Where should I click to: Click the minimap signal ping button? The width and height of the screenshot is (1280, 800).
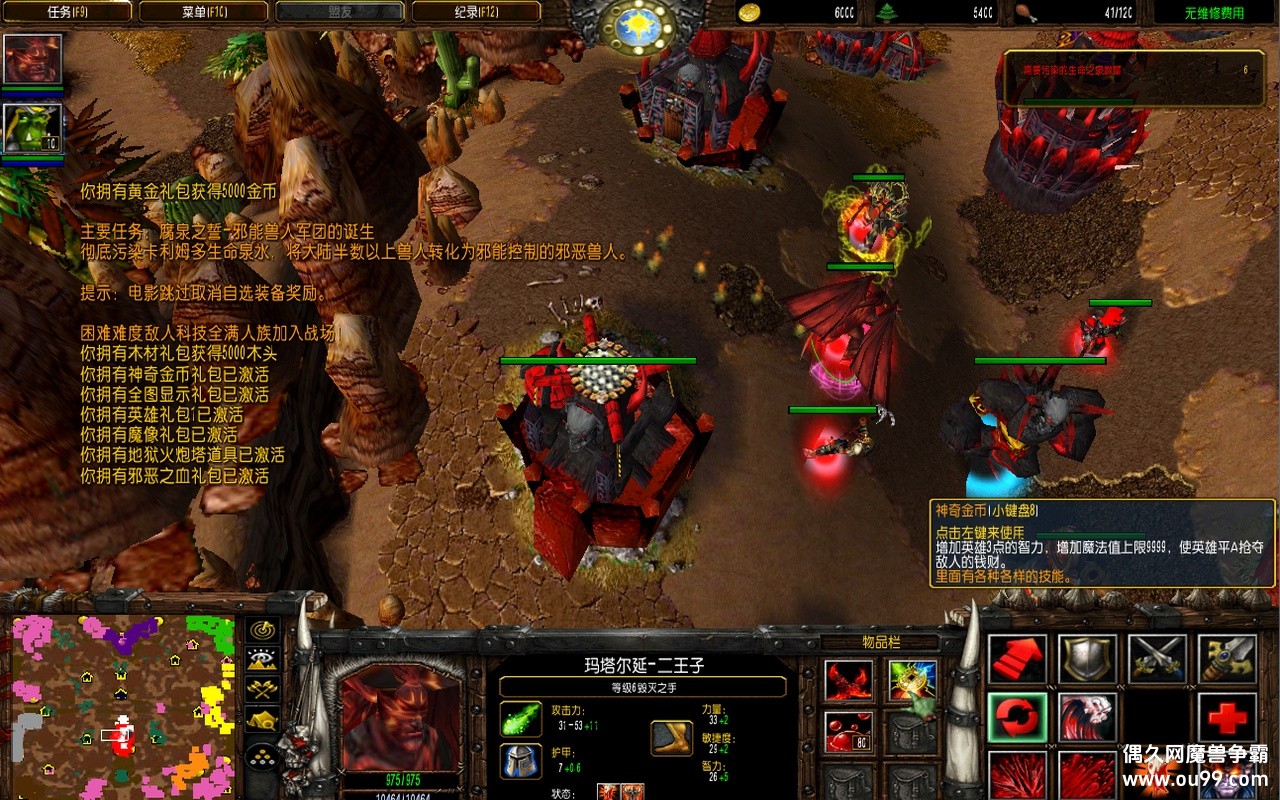pyautogui.click(x=263, y=630)
